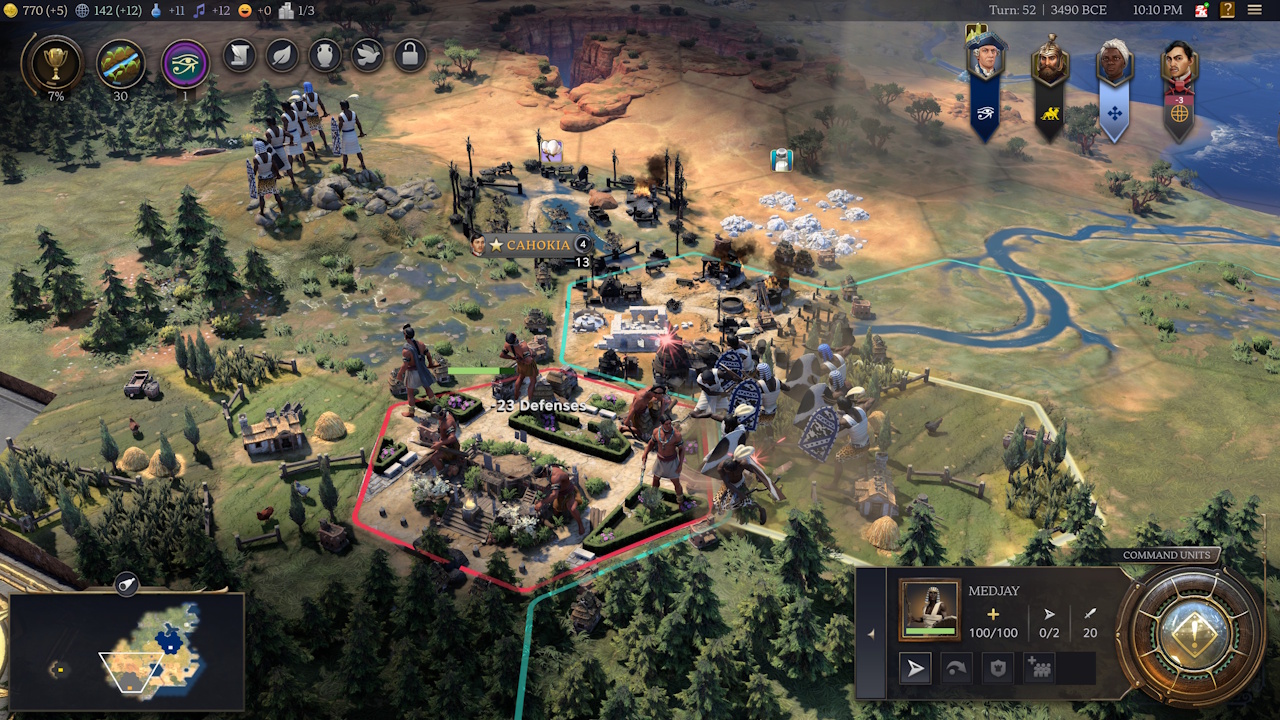1280x720 pixels.
Task: Open help with the question mark icon
Action: pos(1227,11)
